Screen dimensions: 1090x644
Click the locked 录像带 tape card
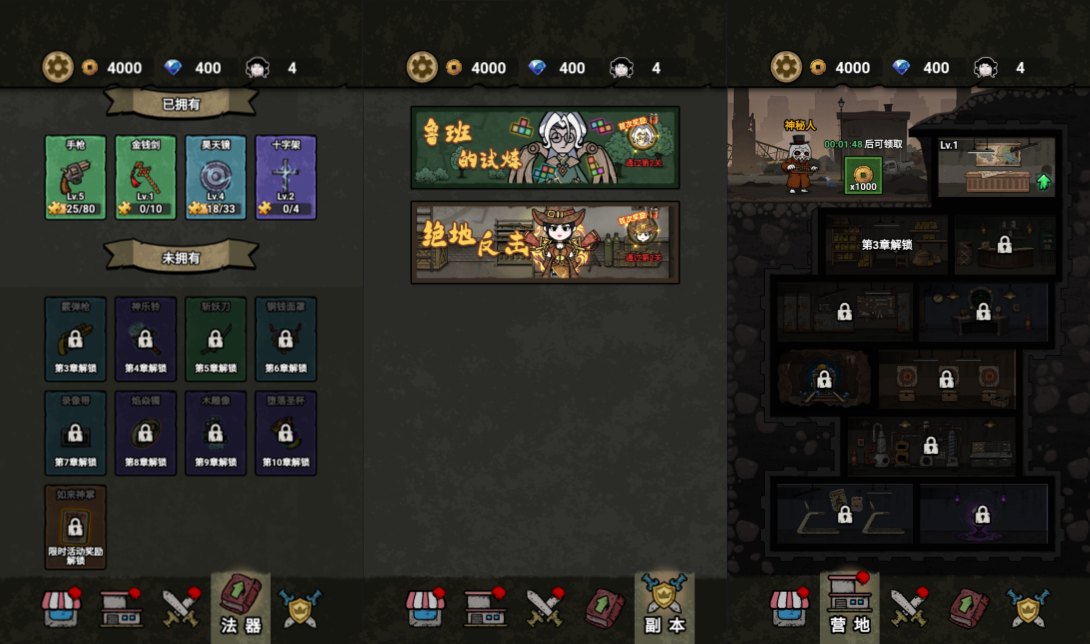click(x=75, y=432)
